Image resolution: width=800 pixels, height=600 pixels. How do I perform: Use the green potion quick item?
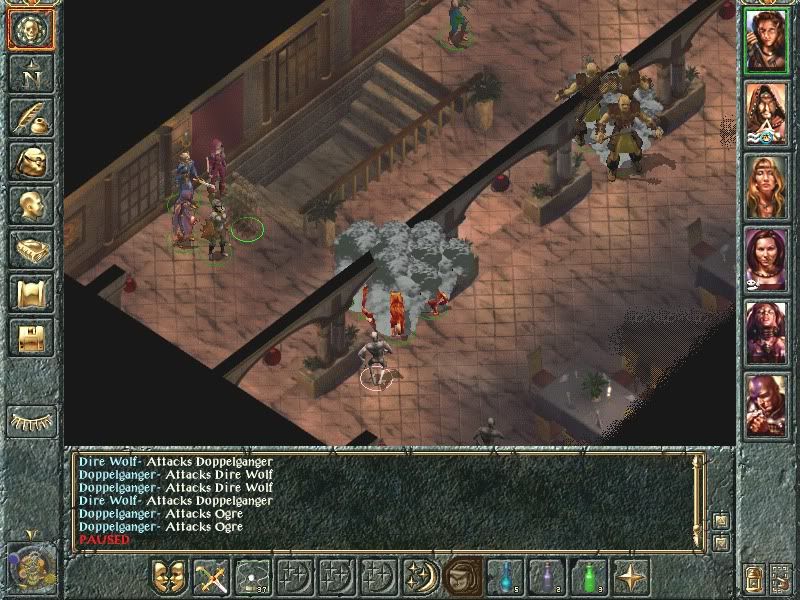click(589, 576)
